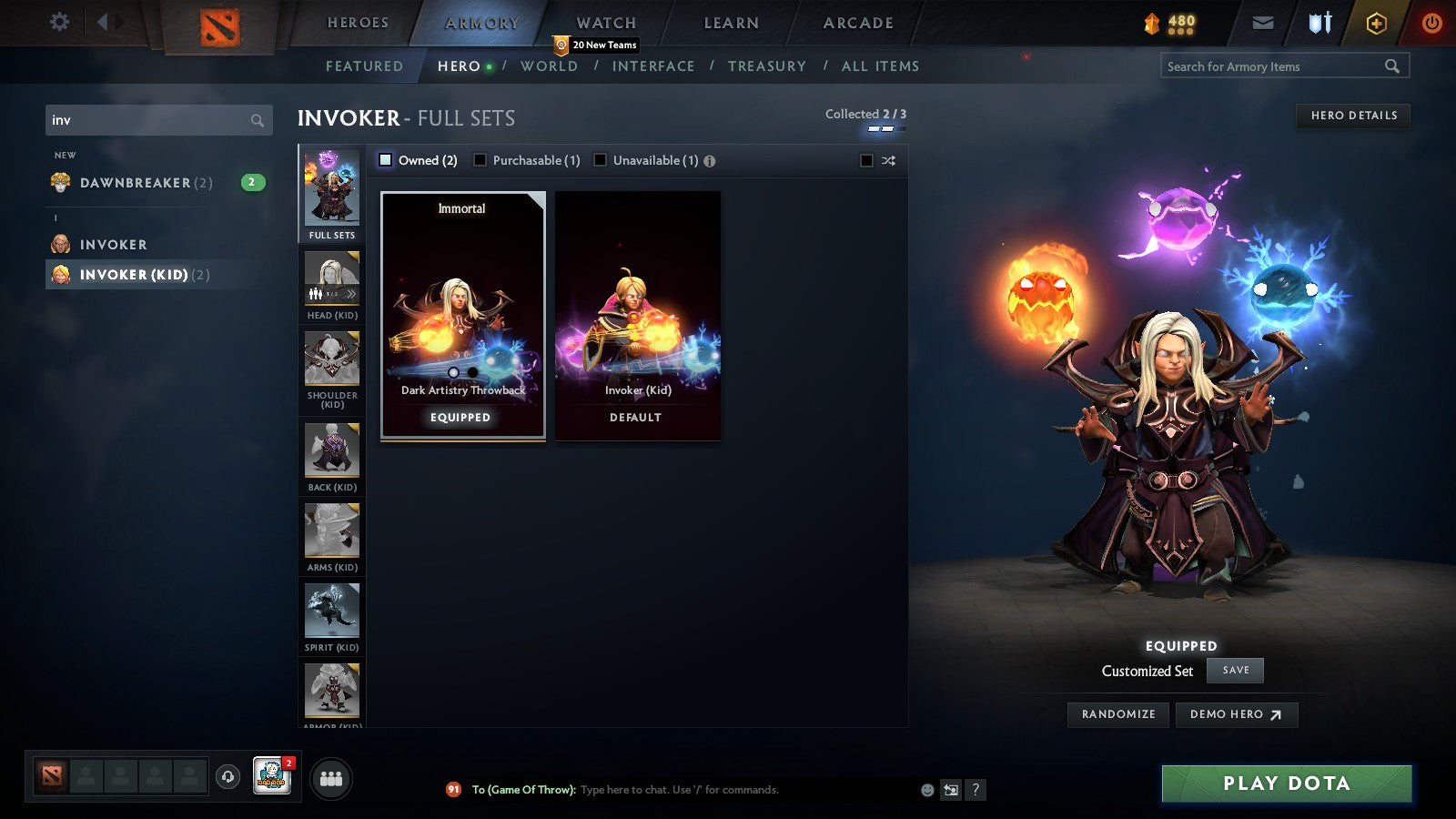The height and width of the screenshot is (819, 1456).
Task: Open the TREASURY tab
Action: tap(767, 66)
